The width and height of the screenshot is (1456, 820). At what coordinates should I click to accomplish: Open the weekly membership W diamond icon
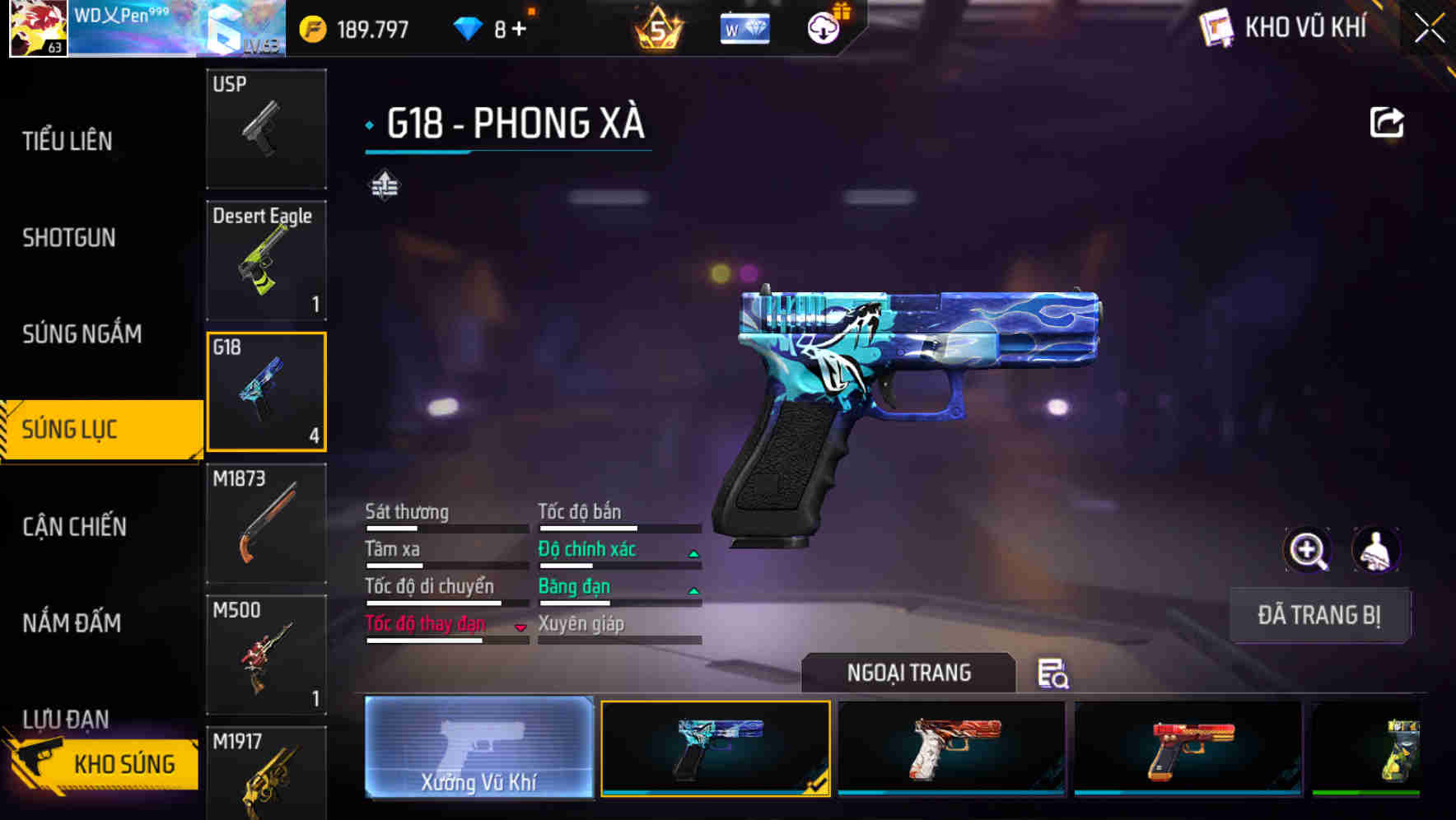tap(744, 26)
